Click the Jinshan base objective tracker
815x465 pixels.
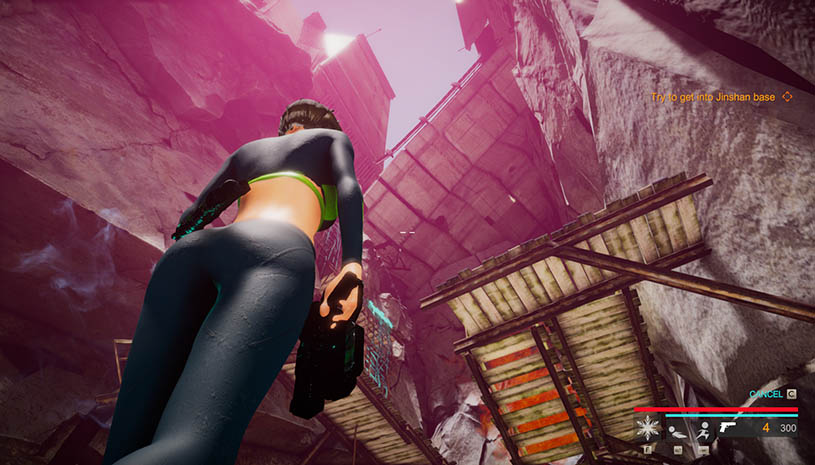click(x=713, y=97)
